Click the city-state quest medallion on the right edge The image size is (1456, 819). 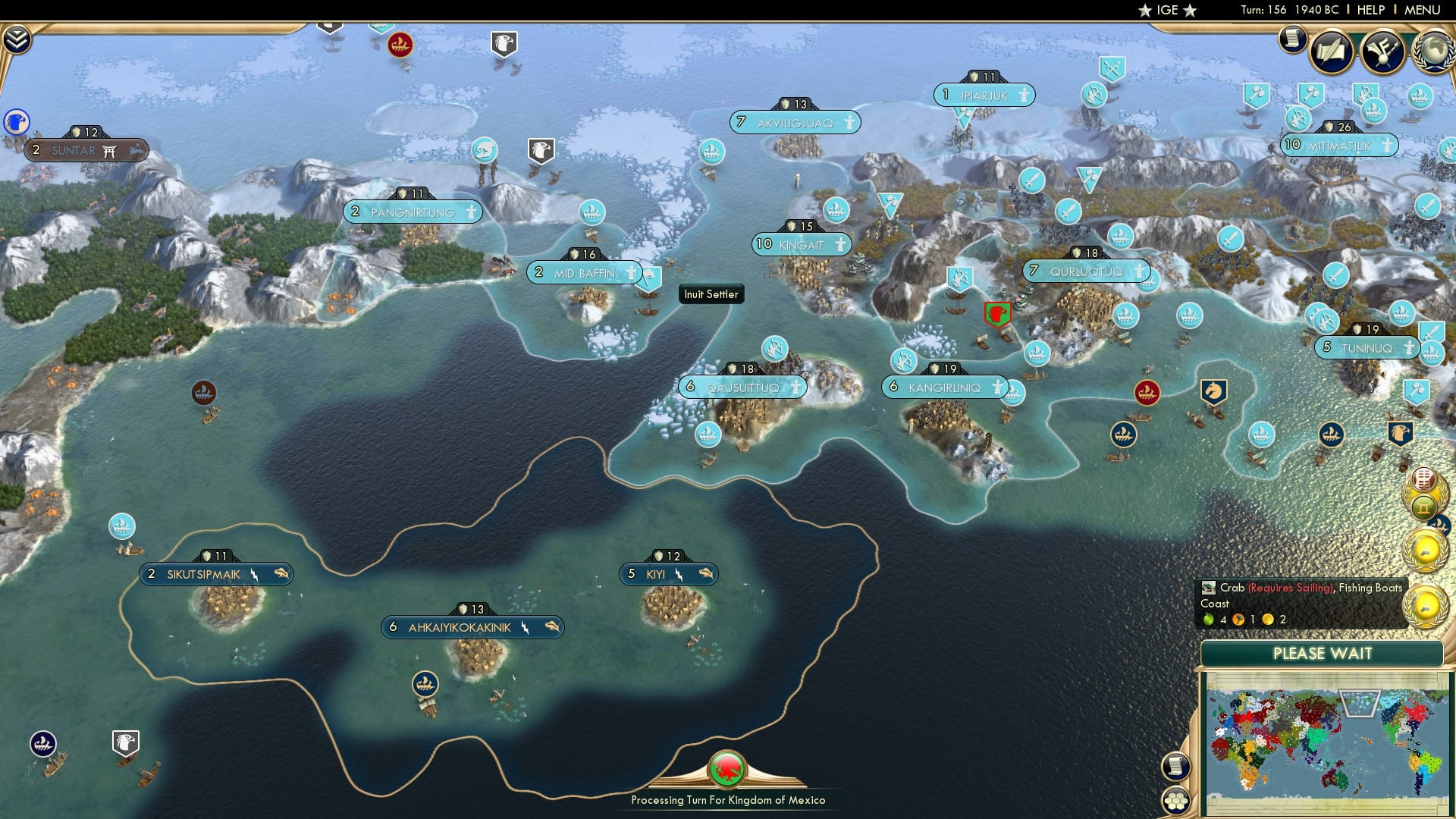[x=1424, y=548]
